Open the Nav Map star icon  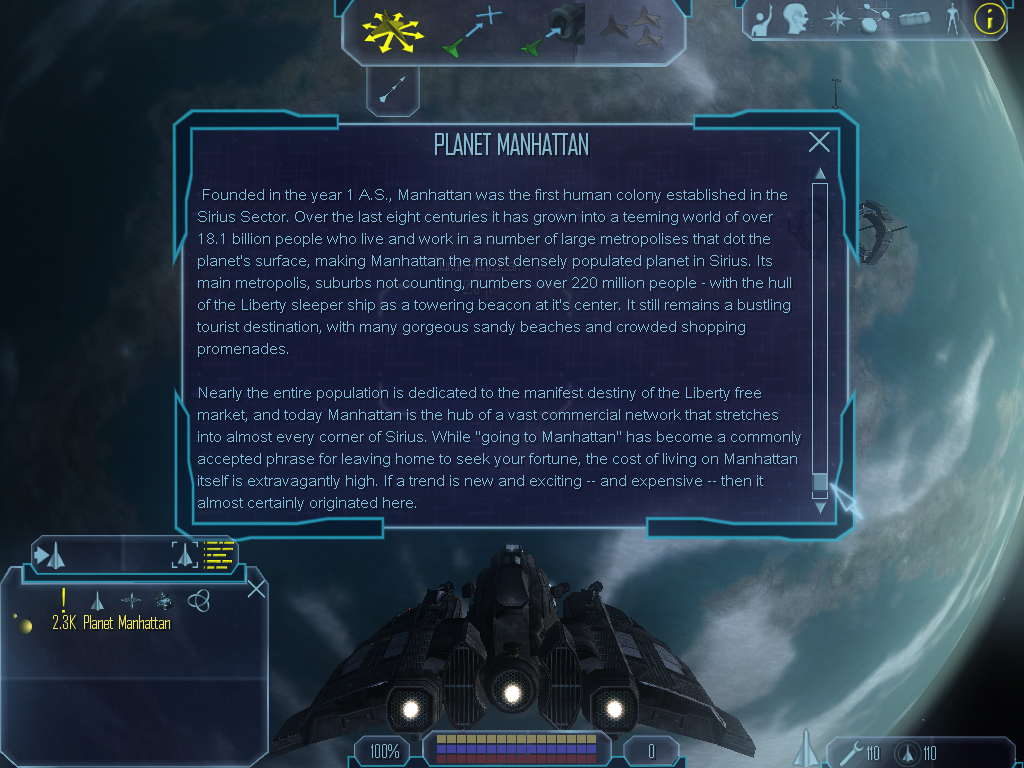836,18
